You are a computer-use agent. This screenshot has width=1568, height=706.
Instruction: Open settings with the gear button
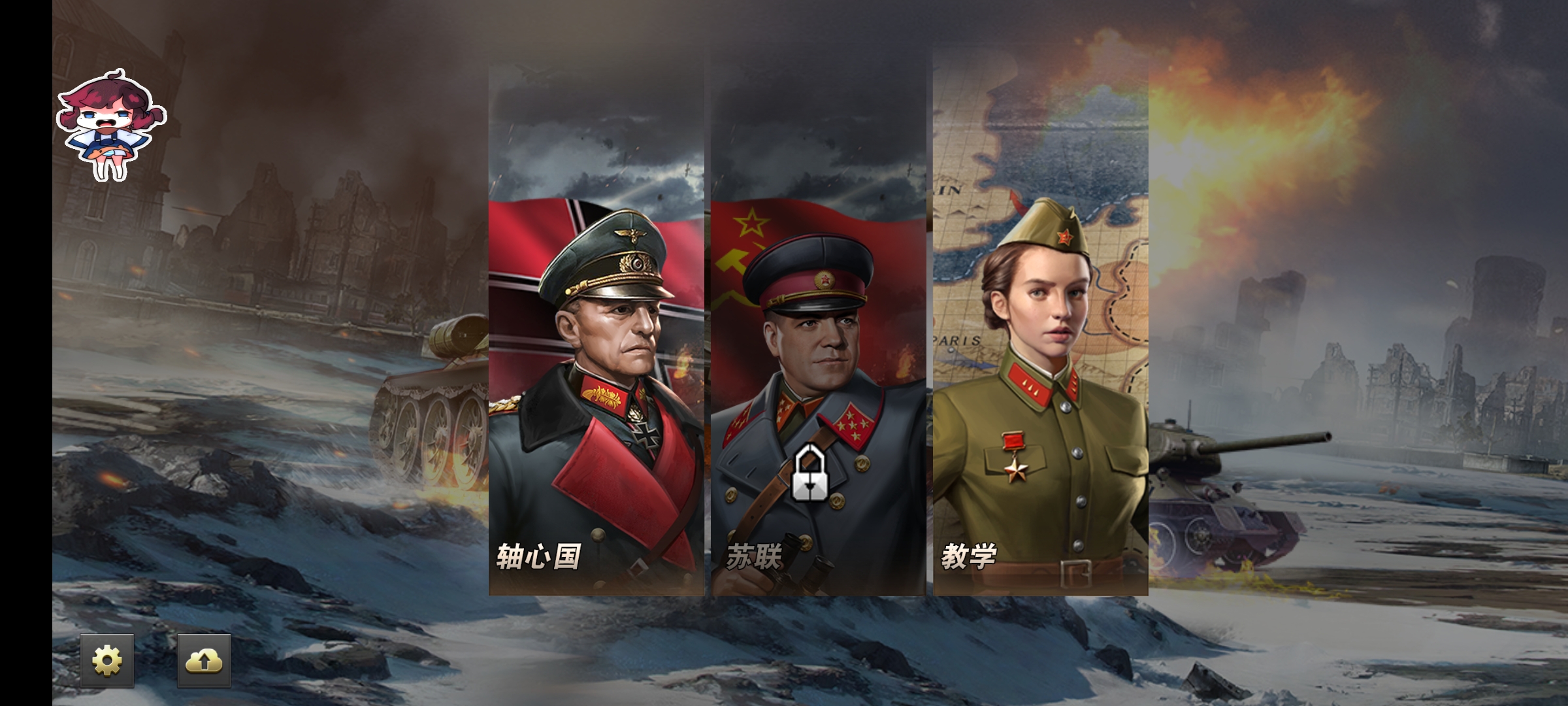[107, 661]
